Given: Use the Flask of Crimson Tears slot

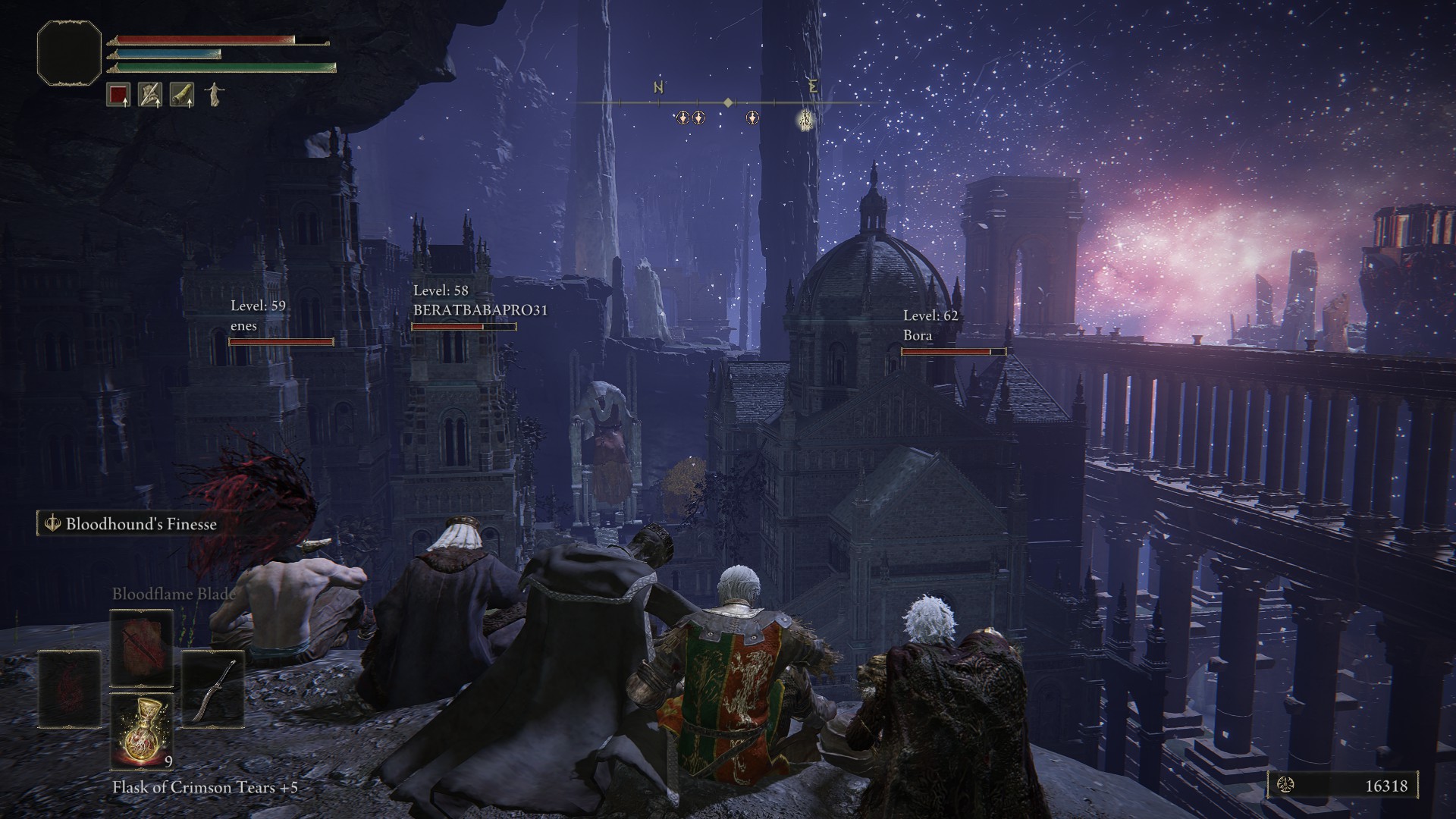Looking at the screenshot, I should click(142, 730).
